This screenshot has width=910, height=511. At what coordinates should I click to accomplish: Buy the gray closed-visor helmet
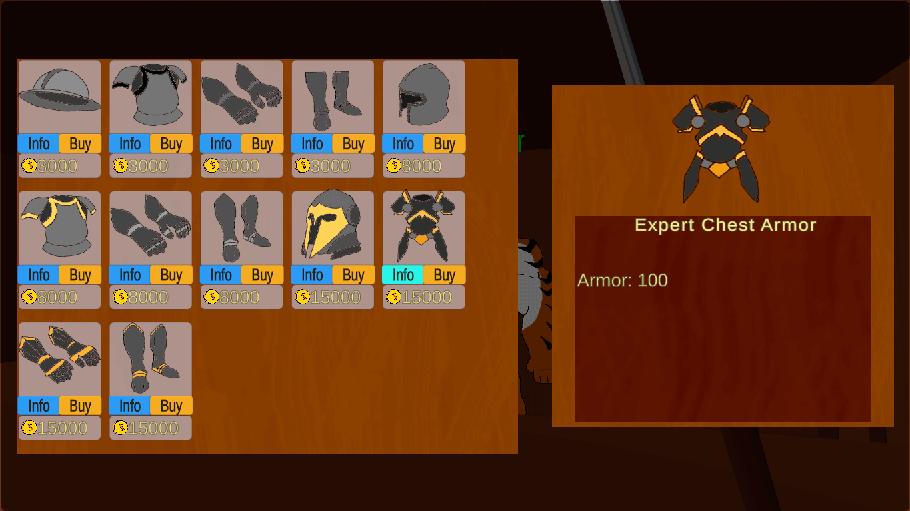pyautogui.click(x=444, y=143)
